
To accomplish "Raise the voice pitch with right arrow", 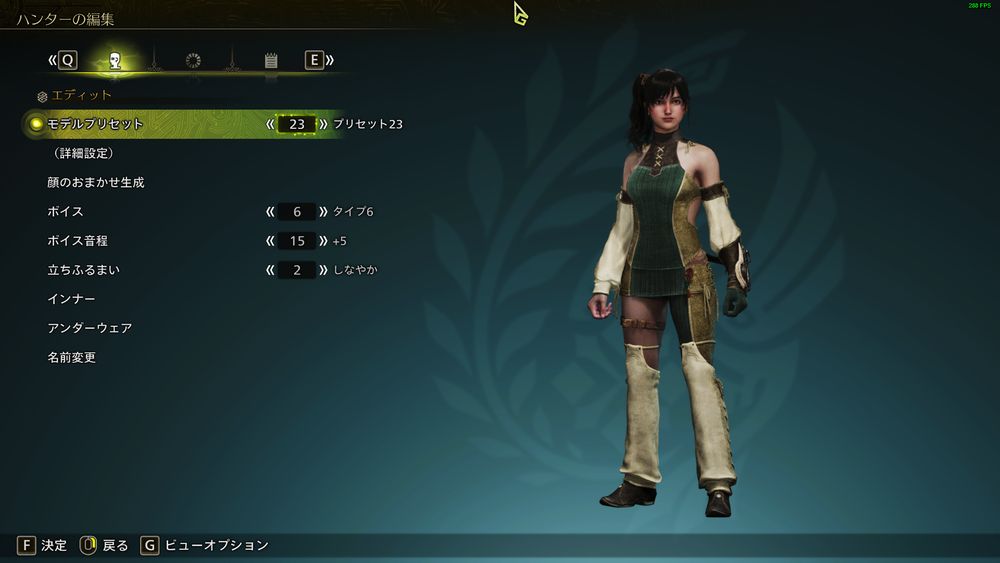I will pos(323,241).
